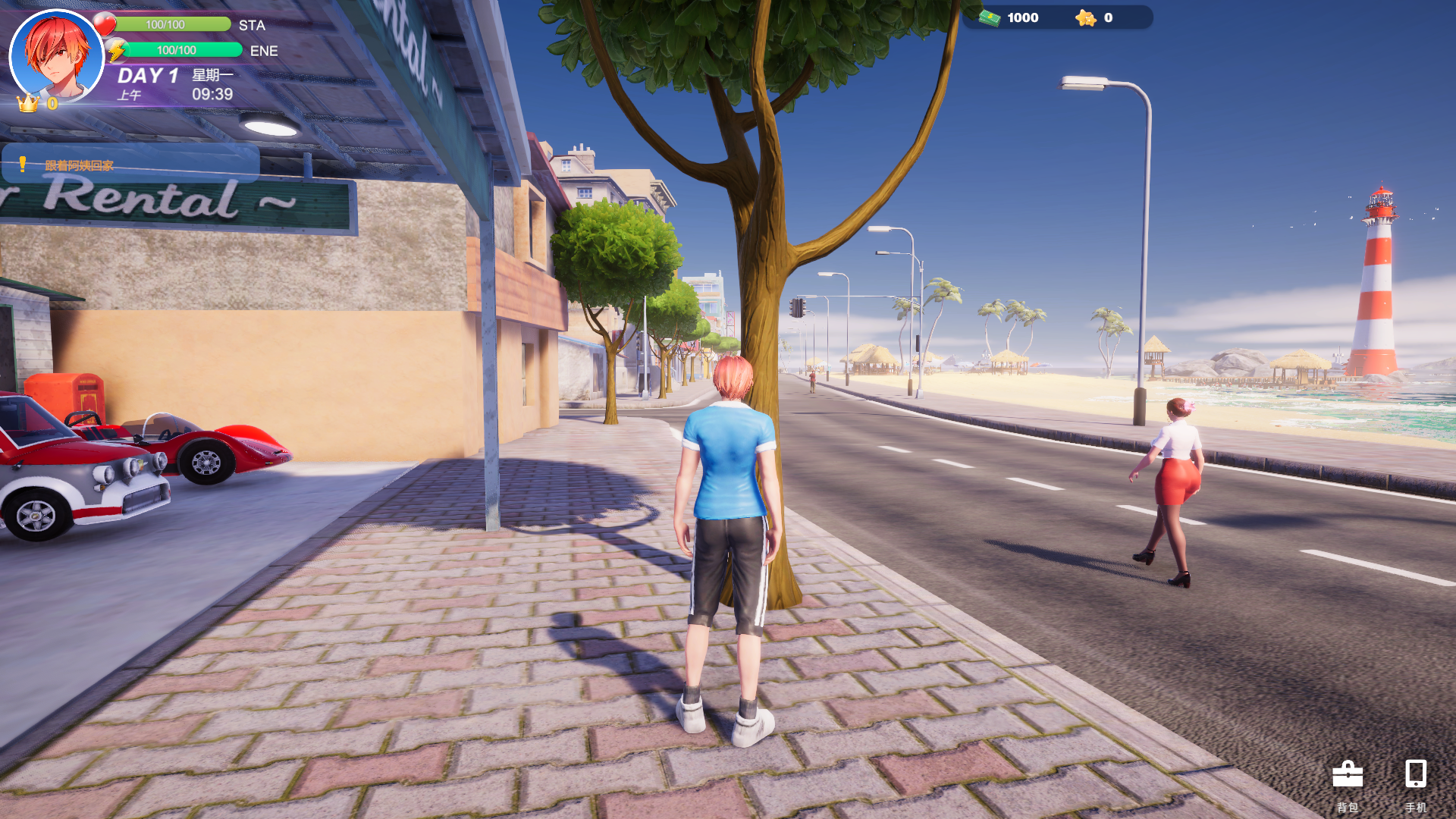Click the green cash money icon

(990, 17)
